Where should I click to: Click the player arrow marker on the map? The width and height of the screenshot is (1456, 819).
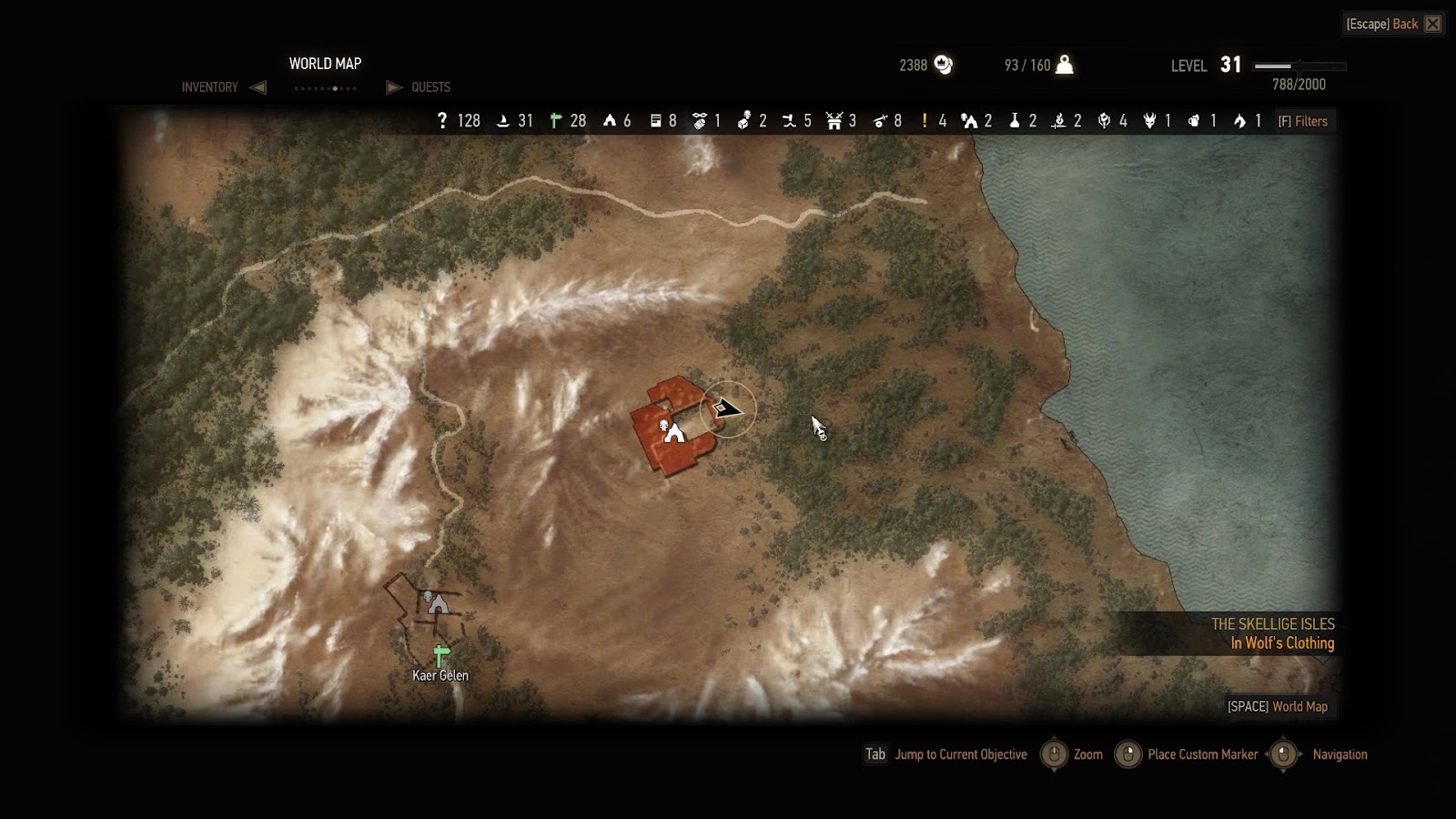click(727, 409)
